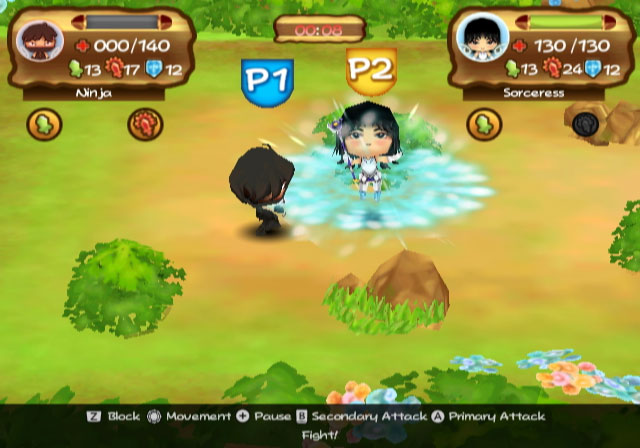Image resolution: width=640 pixels, height=448 pixels.
Task: Activate the round green ability button under Ninja
Action: (x=46, y=124)
